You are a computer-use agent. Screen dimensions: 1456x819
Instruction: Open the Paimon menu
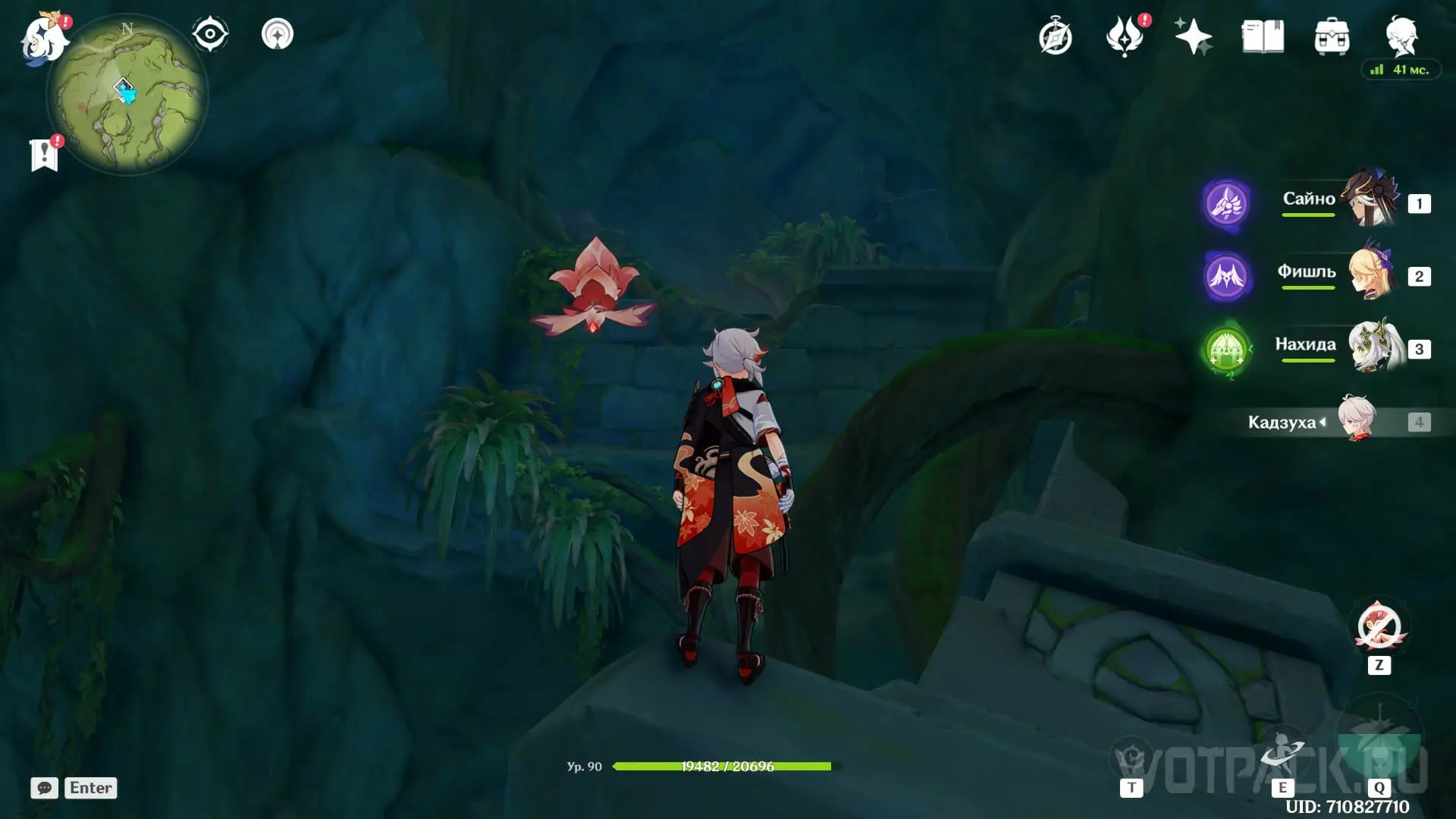pyautogui.click(x=44, y=38)
